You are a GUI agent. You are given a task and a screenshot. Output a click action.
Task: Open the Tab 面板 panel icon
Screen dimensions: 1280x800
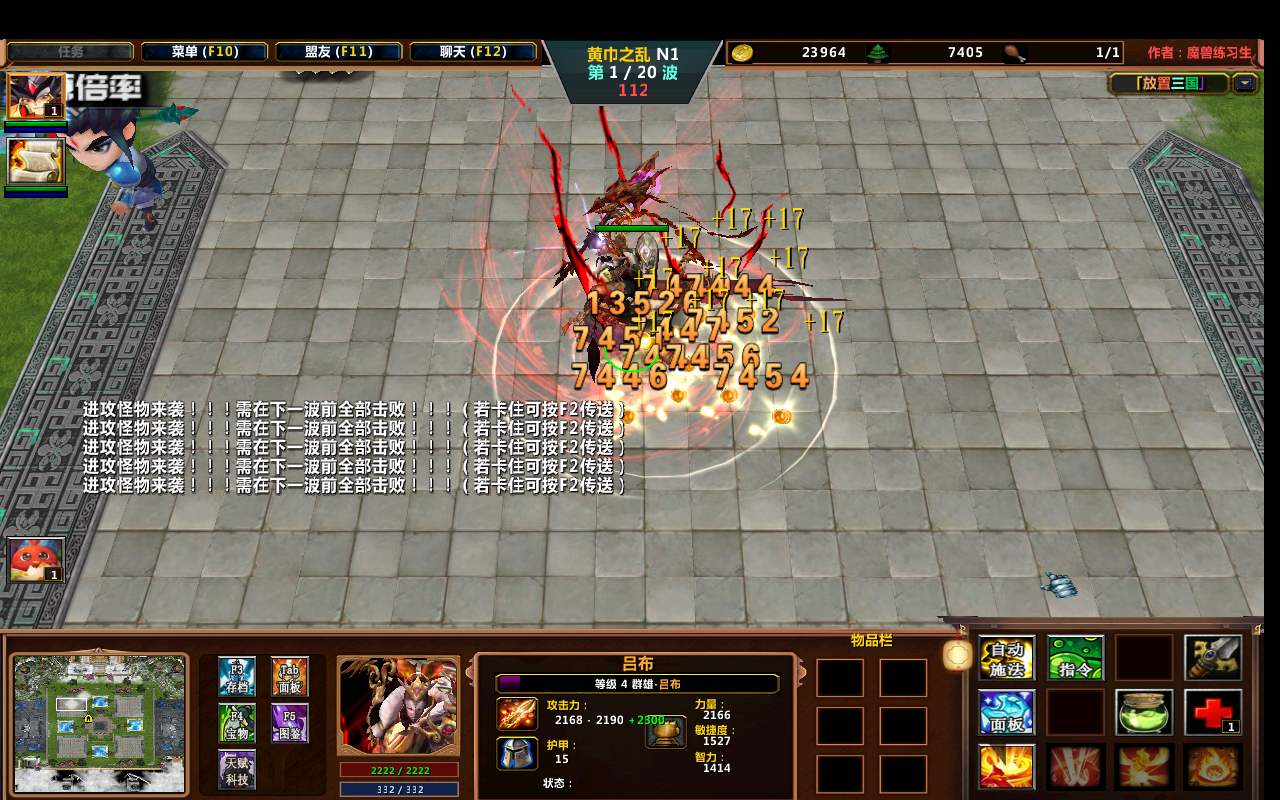[290, 677]
